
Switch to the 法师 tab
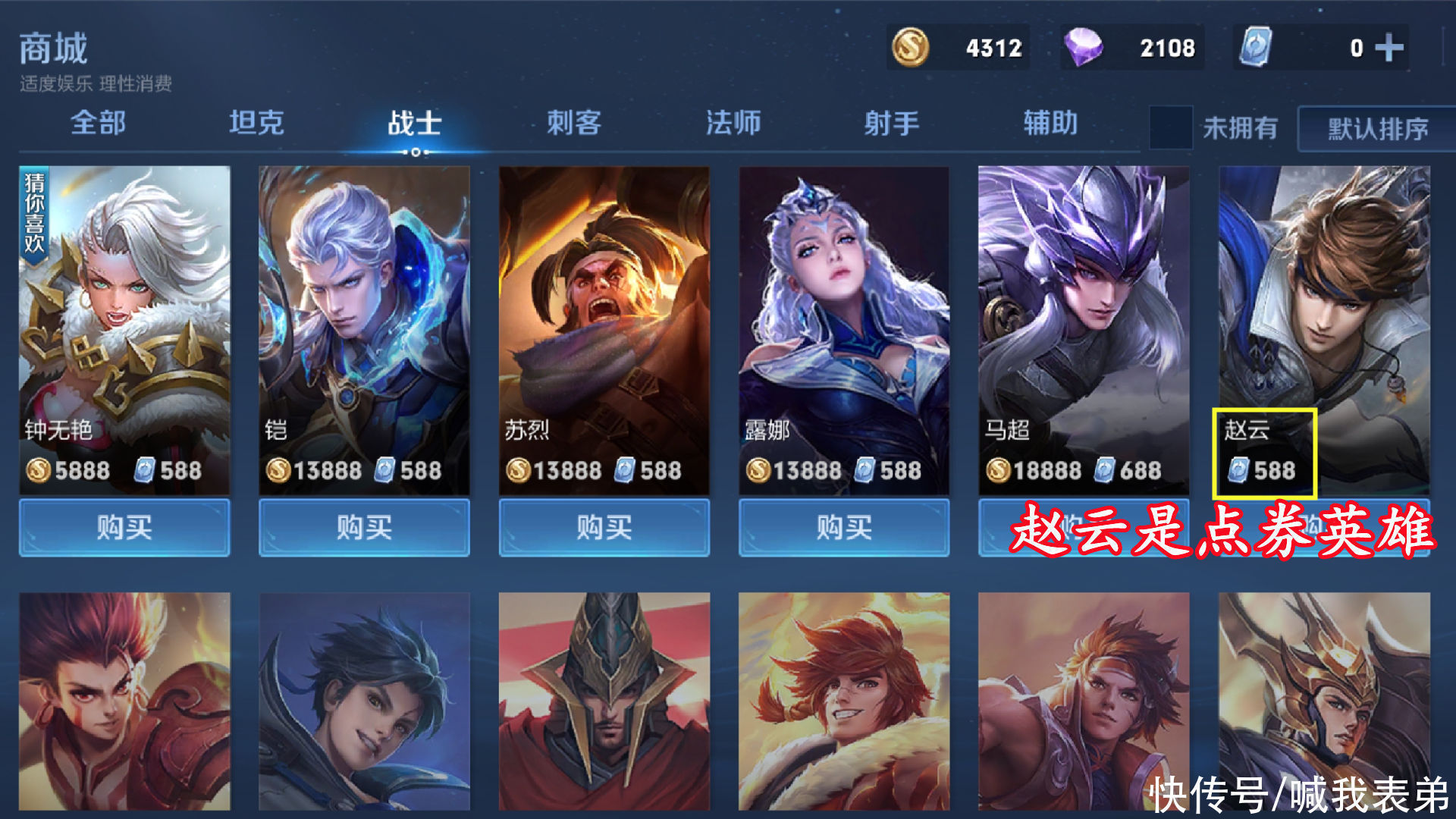(733, 123)
